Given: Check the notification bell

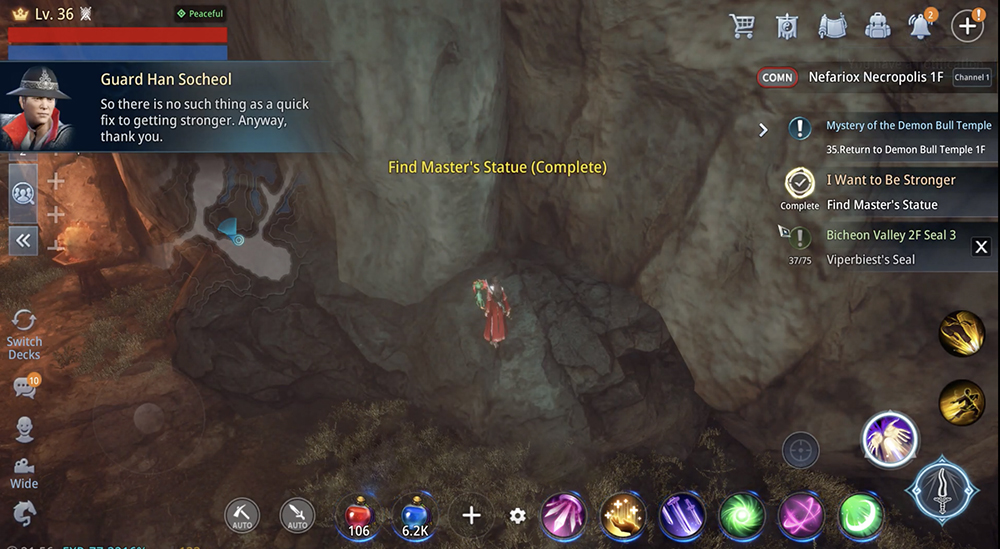Looking at the screenshot, I should [x=921, y=26].
